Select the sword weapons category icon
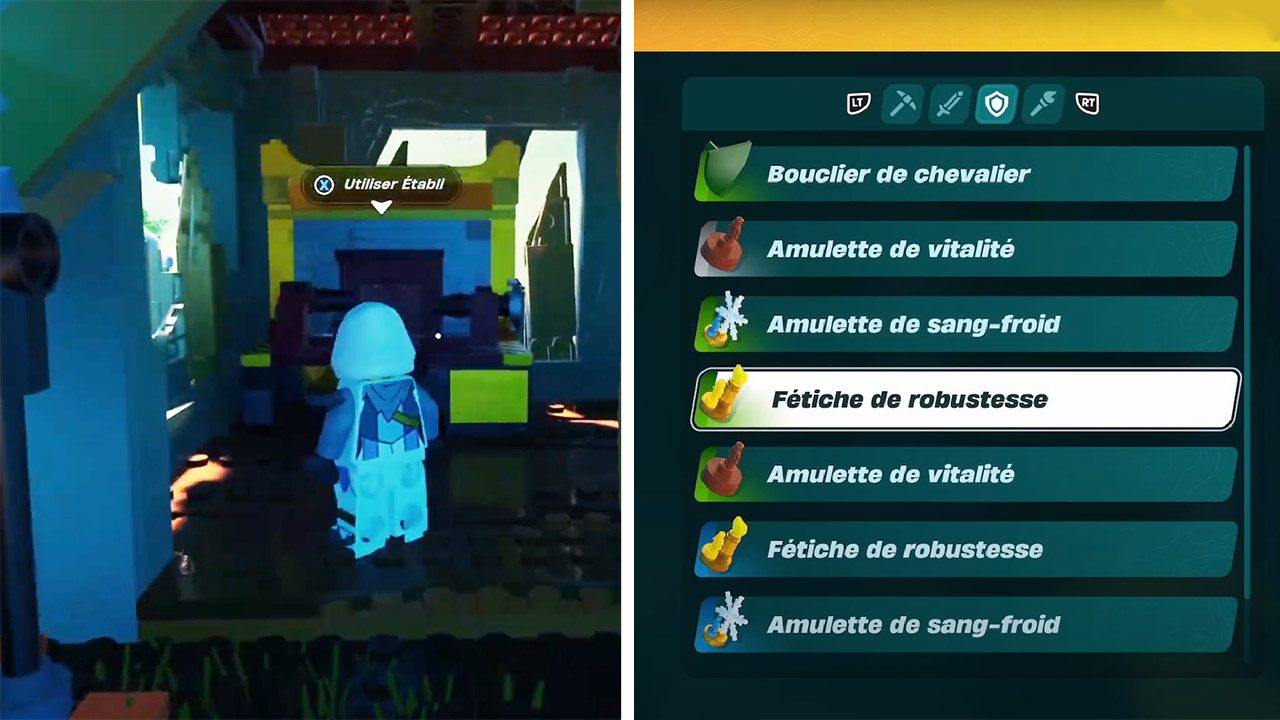This screenshot has height=720, width=1280. tap(949, 104)
